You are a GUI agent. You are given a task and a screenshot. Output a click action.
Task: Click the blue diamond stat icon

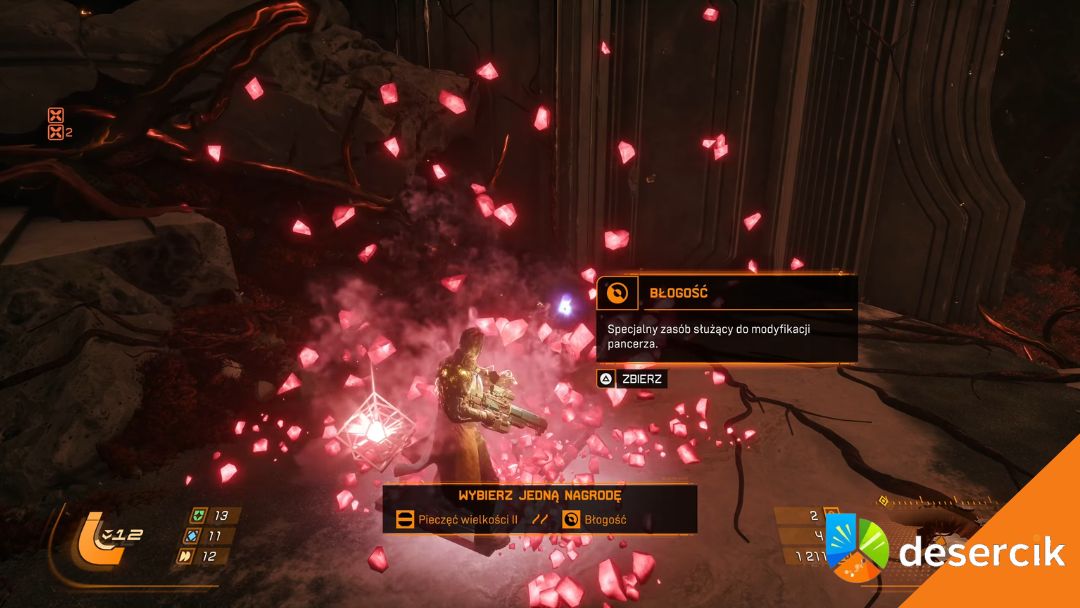(192, 536)
